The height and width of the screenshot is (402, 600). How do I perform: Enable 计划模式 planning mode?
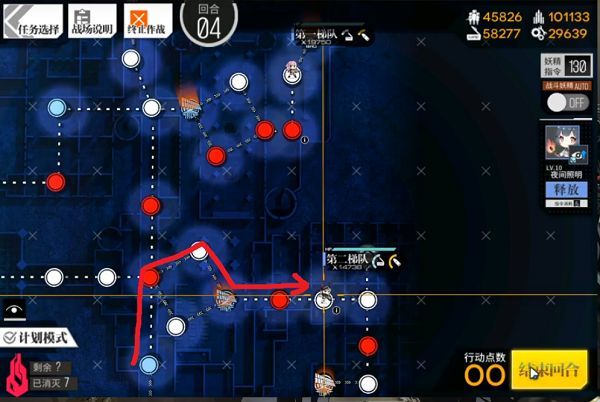(40, 340)
